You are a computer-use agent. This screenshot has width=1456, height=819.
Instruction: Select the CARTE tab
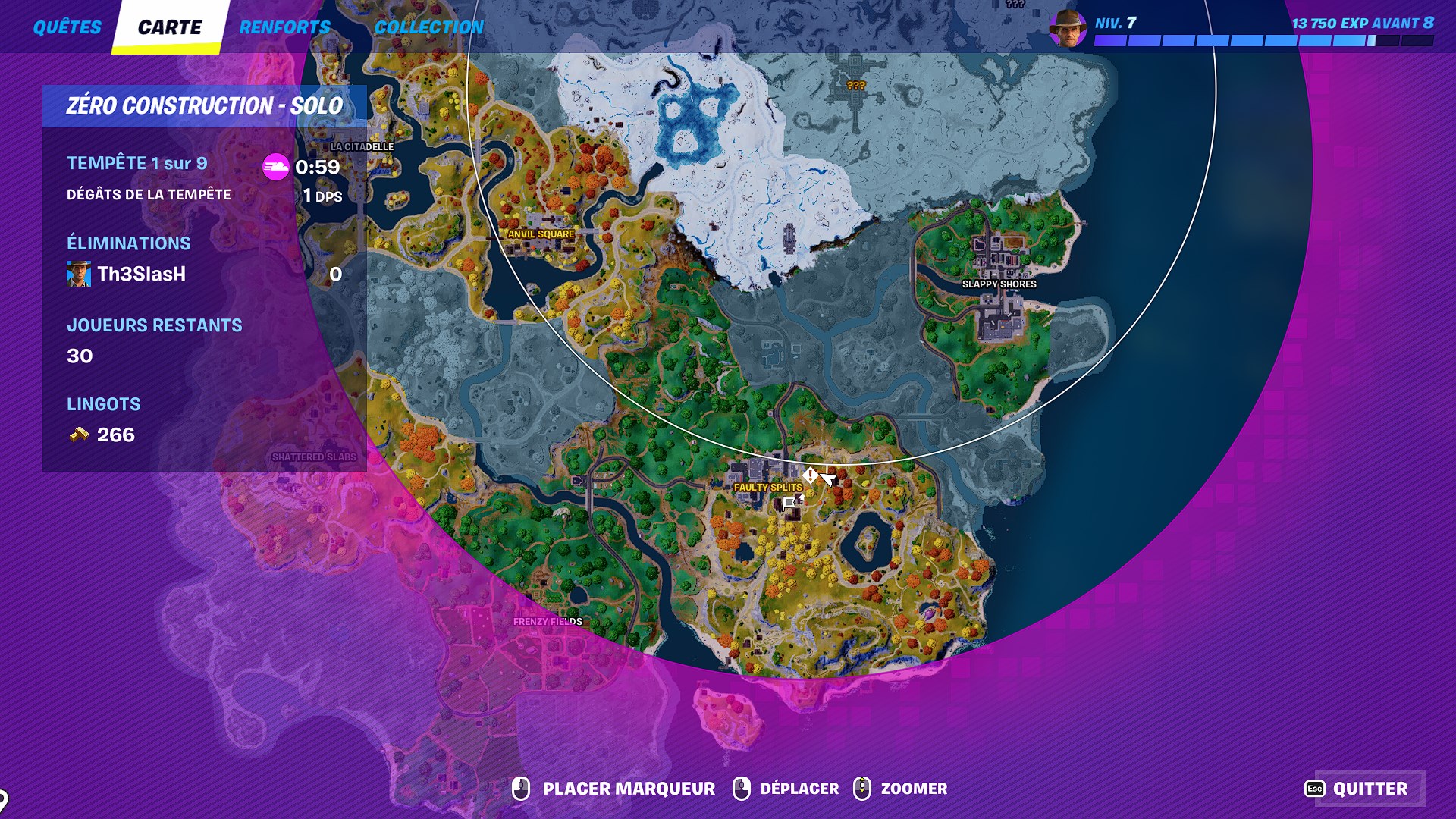tap(168, 27)
